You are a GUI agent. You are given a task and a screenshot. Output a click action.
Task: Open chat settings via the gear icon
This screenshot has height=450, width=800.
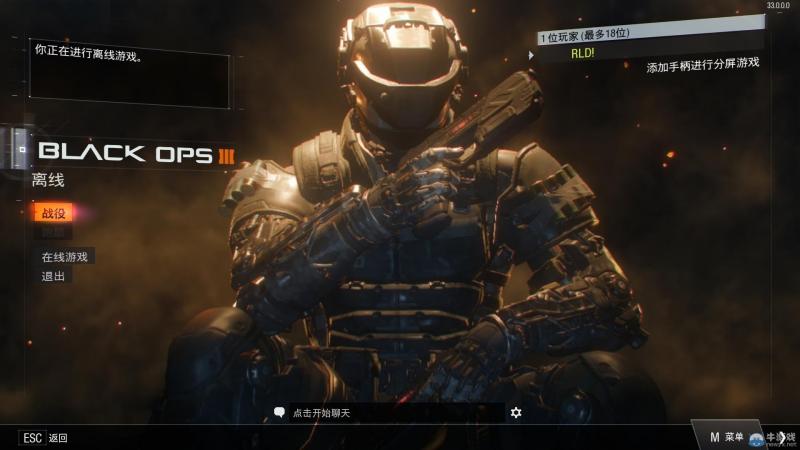516,412
